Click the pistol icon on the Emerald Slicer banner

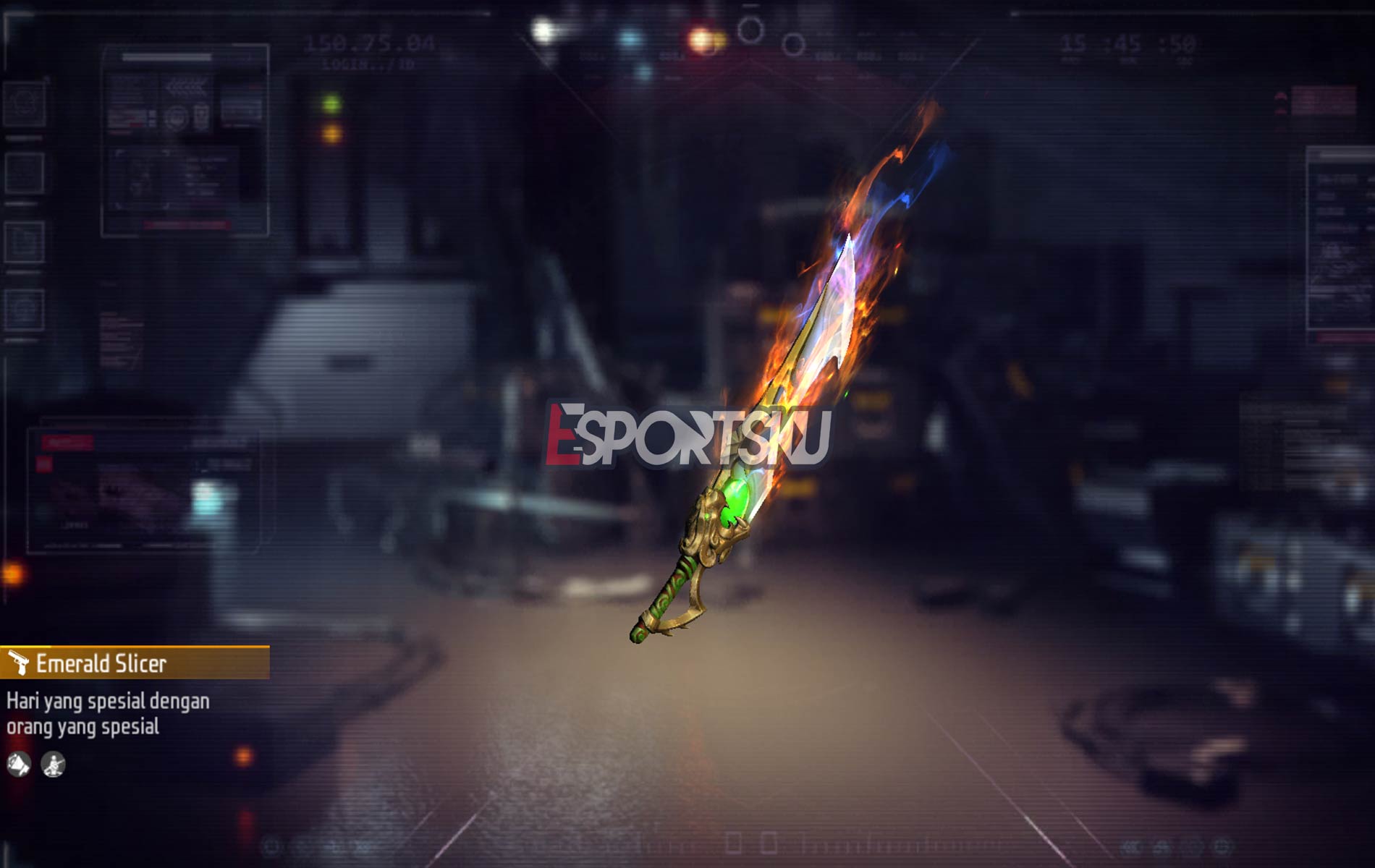[x=20, y=662]
